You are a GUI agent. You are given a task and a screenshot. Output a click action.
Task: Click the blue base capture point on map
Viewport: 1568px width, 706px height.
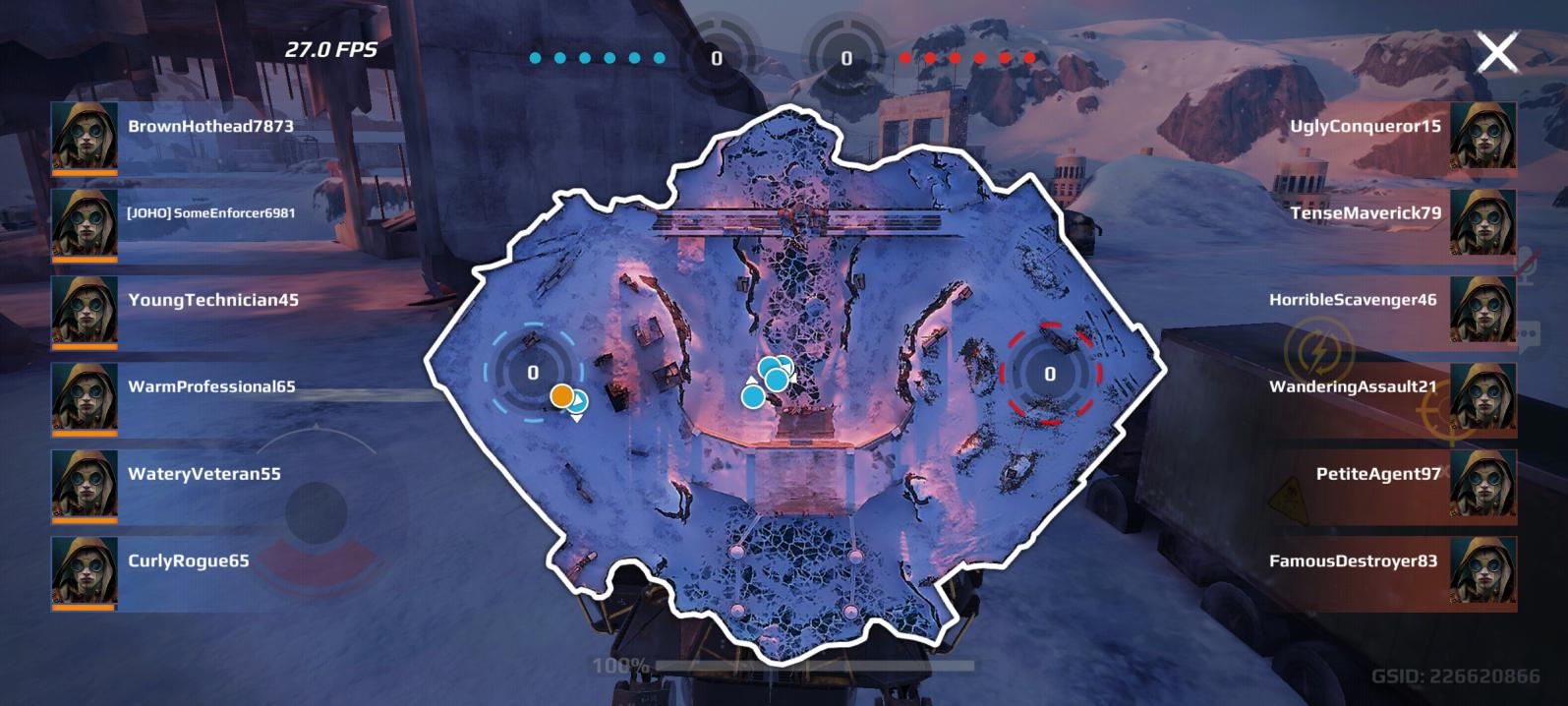[x=532, y=373]
